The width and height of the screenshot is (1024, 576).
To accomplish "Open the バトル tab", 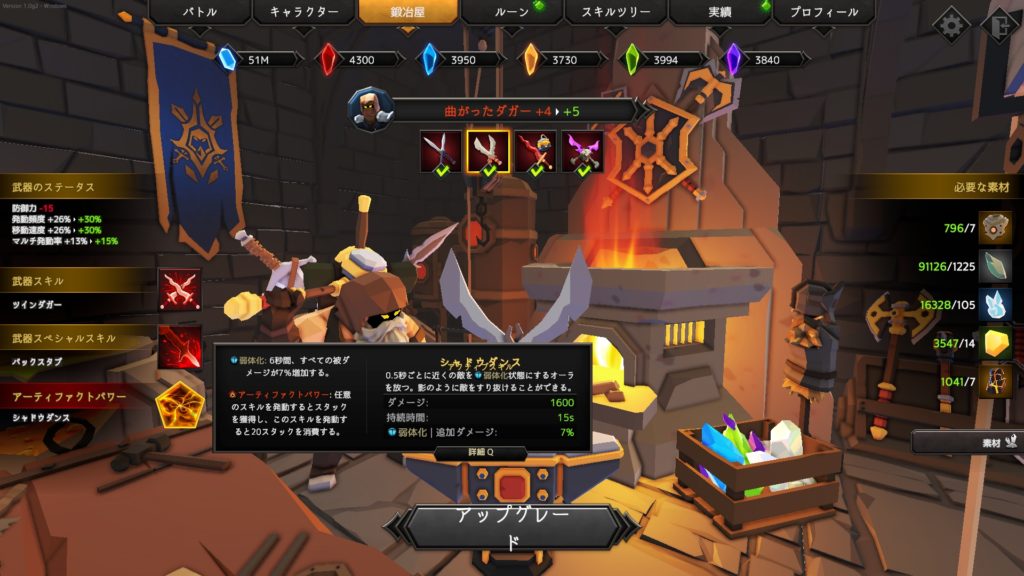I will point(199,13).
